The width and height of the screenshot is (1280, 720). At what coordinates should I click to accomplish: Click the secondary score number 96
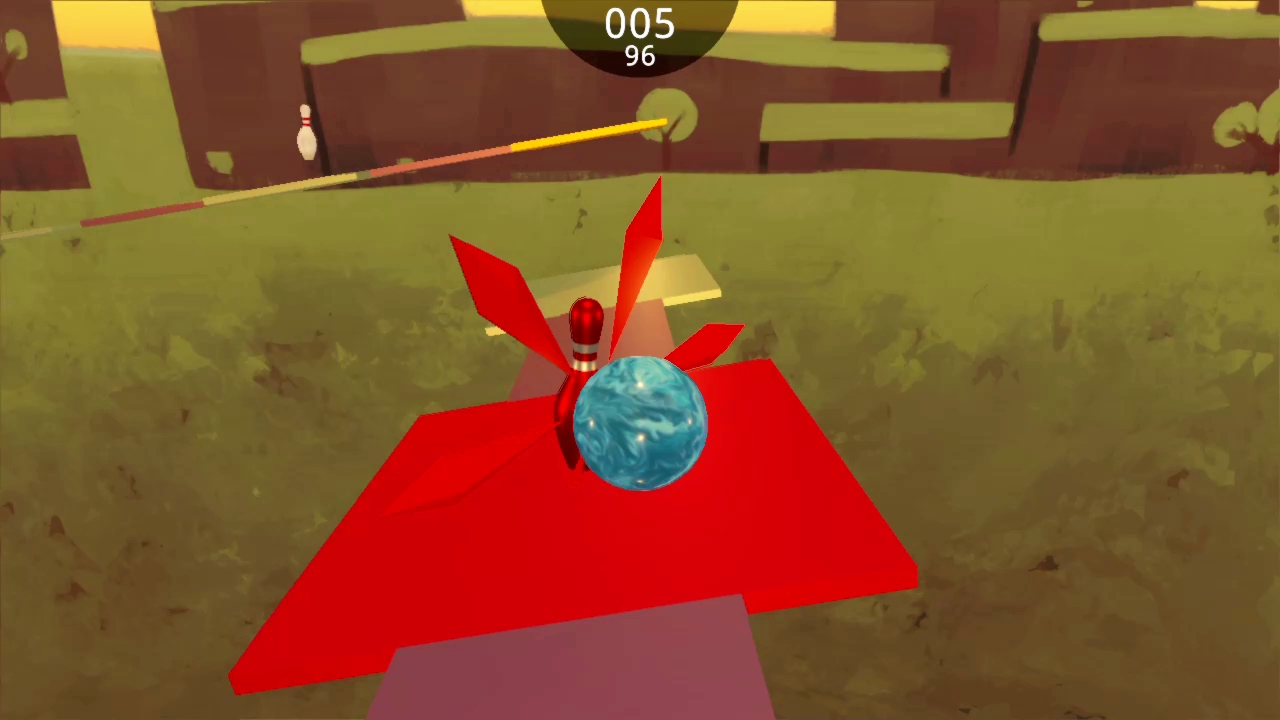639,56
